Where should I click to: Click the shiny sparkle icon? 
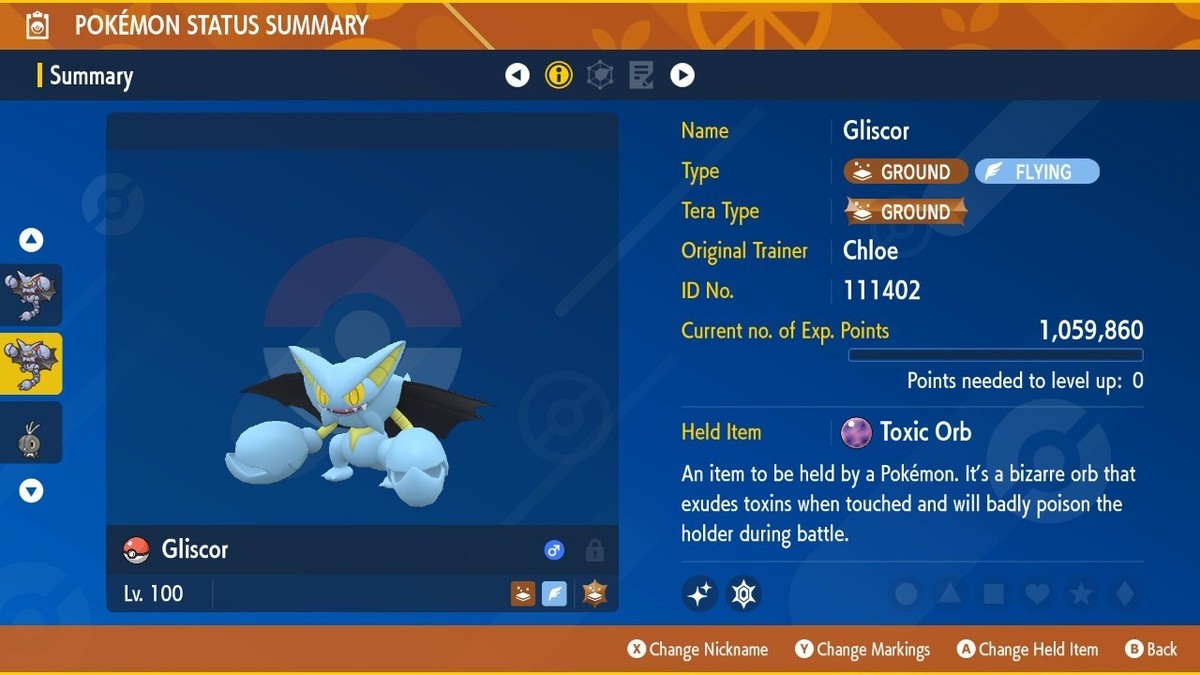700,594
